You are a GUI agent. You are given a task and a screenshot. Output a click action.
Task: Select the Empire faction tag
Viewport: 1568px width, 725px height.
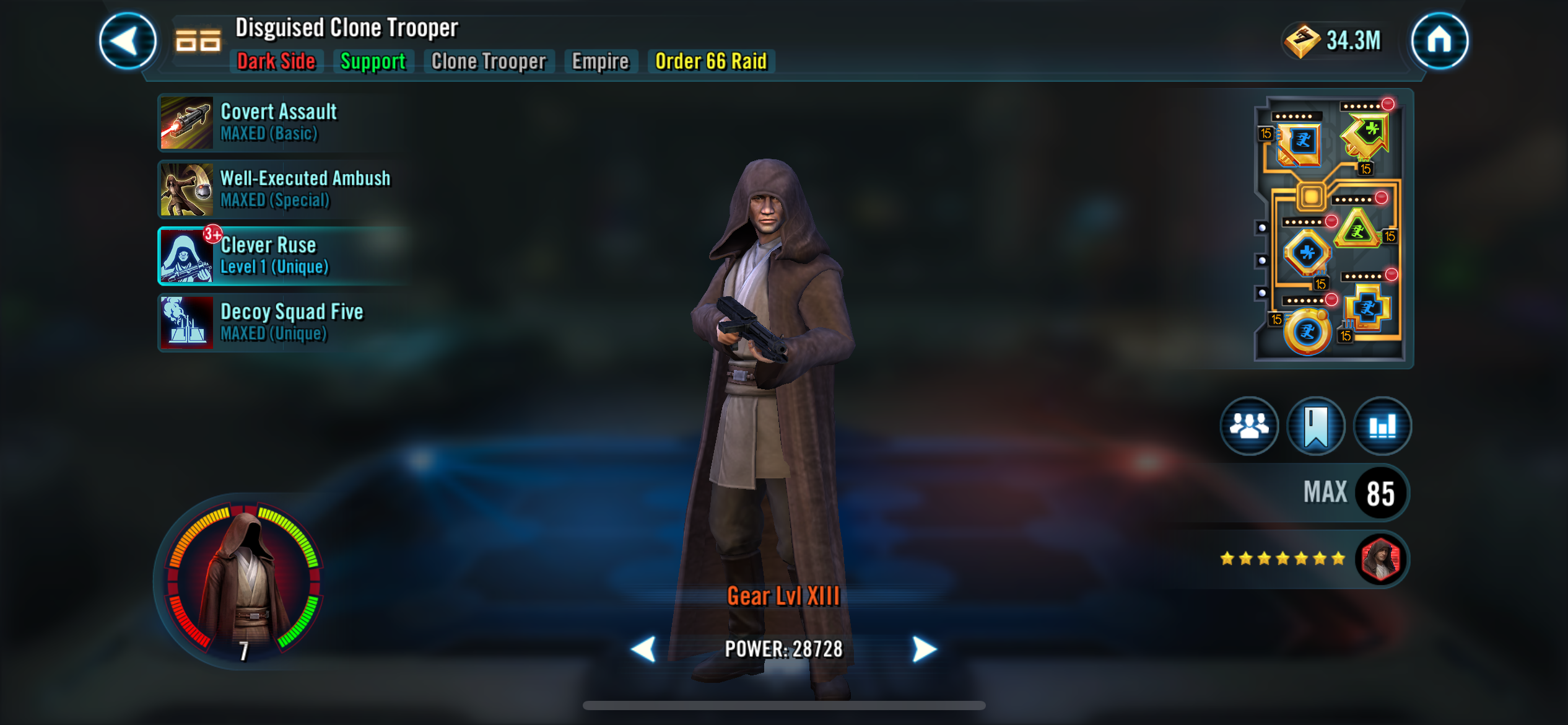(x=600, y=61)
